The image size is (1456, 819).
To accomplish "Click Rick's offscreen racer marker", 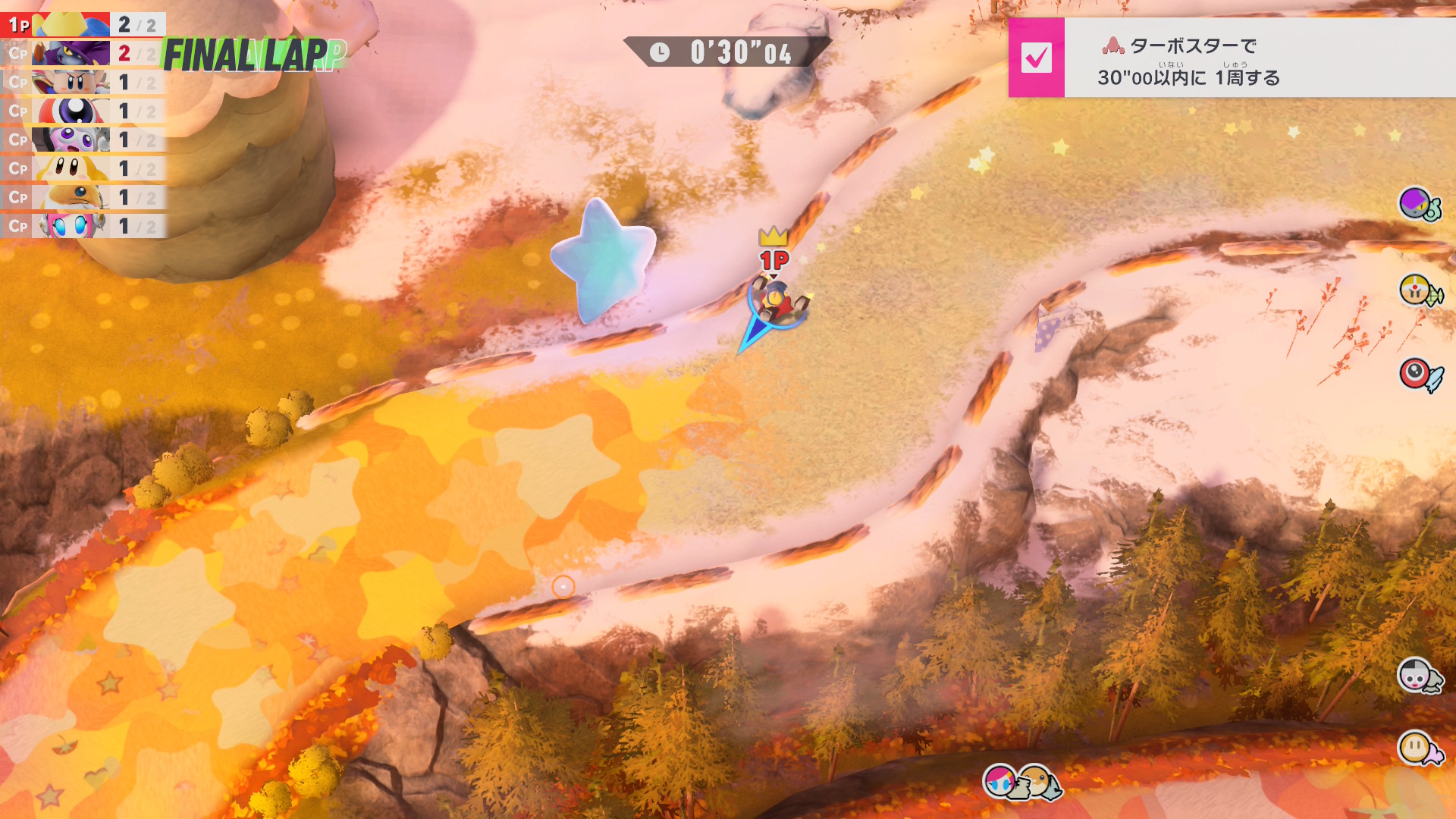I will 1039,781.
